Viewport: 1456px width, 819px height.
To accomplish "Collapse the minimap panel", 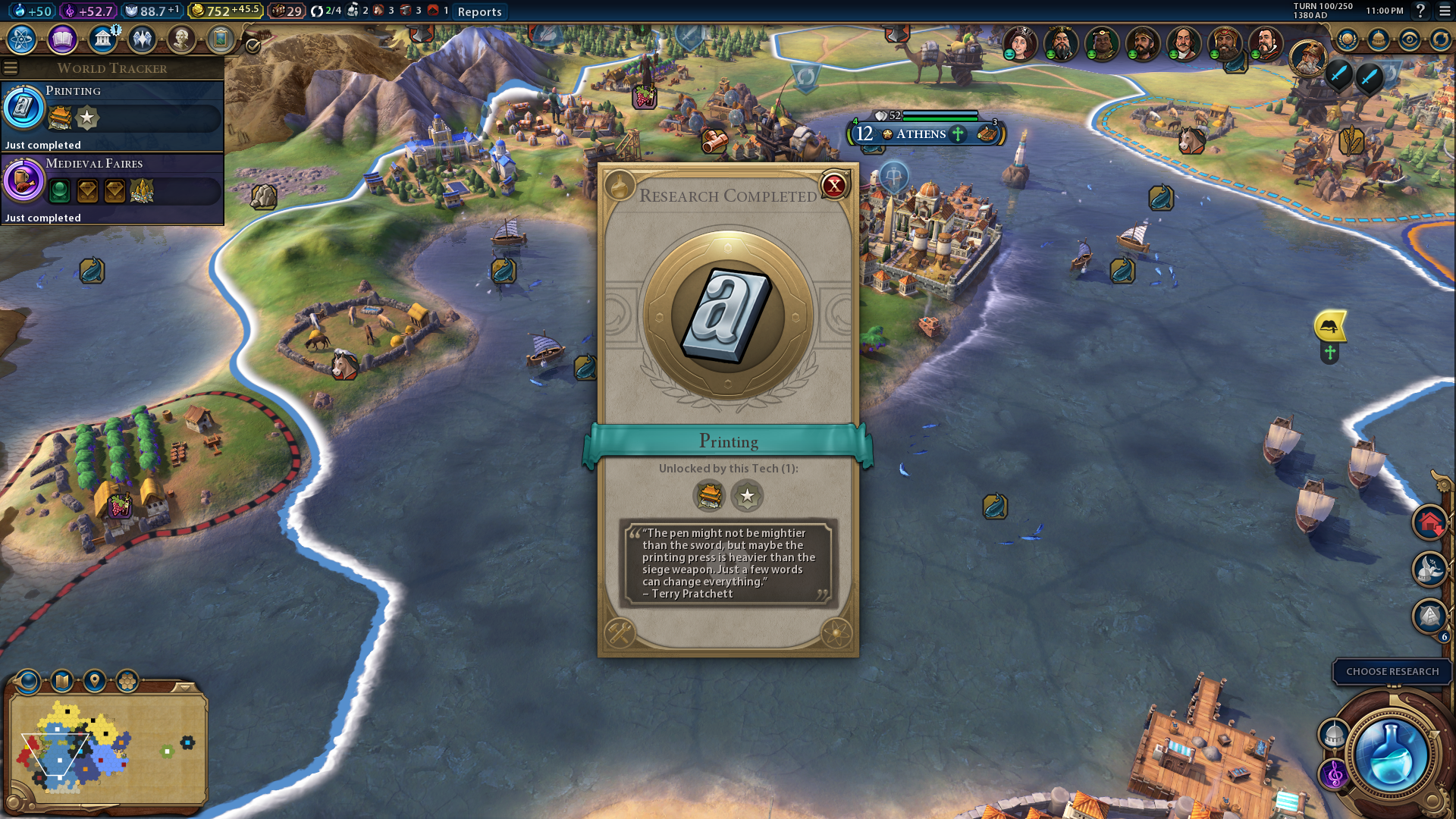I will click(x=184, y=687).
